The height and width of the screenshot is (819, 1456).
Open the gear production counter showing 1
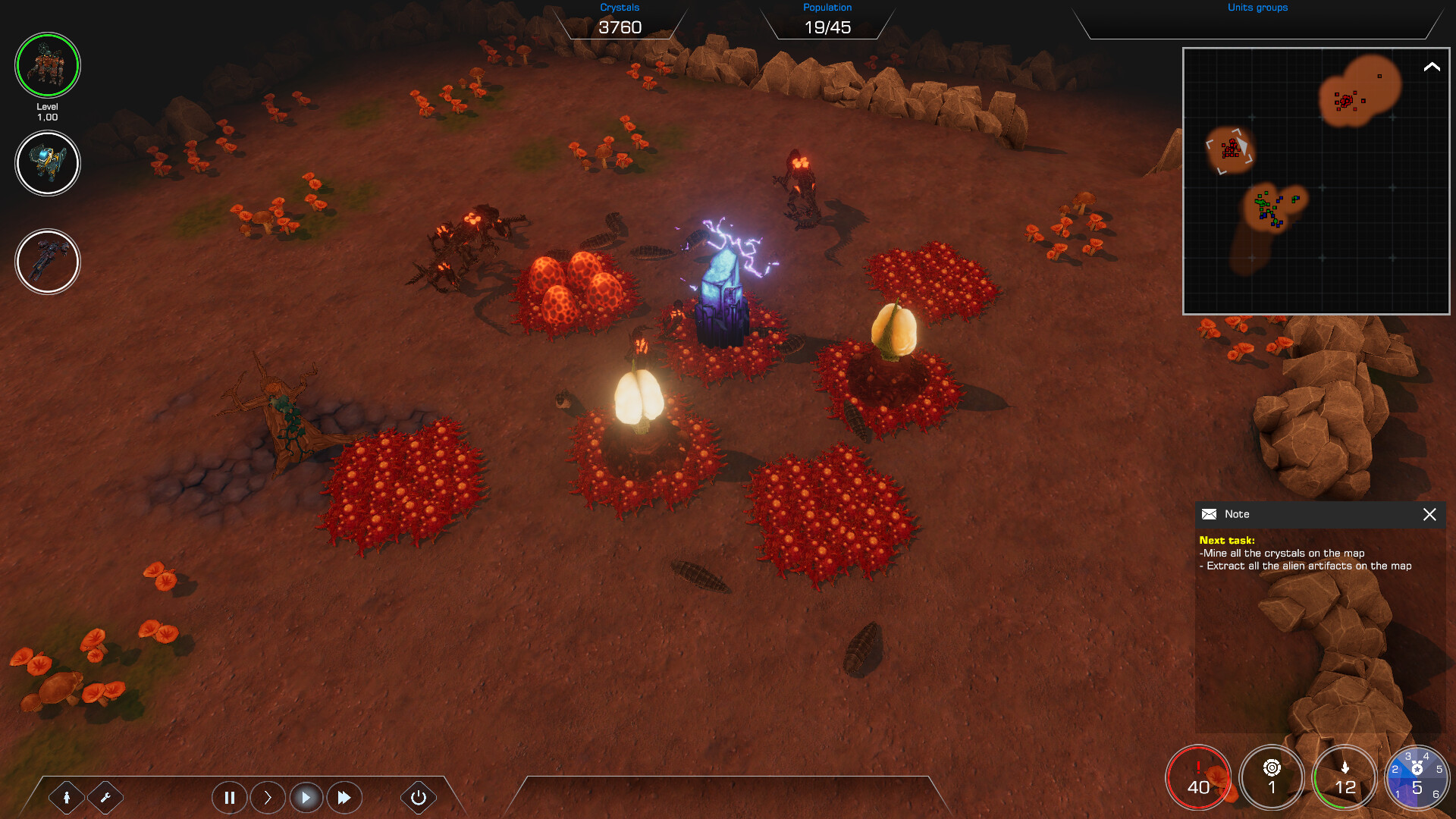(1272, 777)
